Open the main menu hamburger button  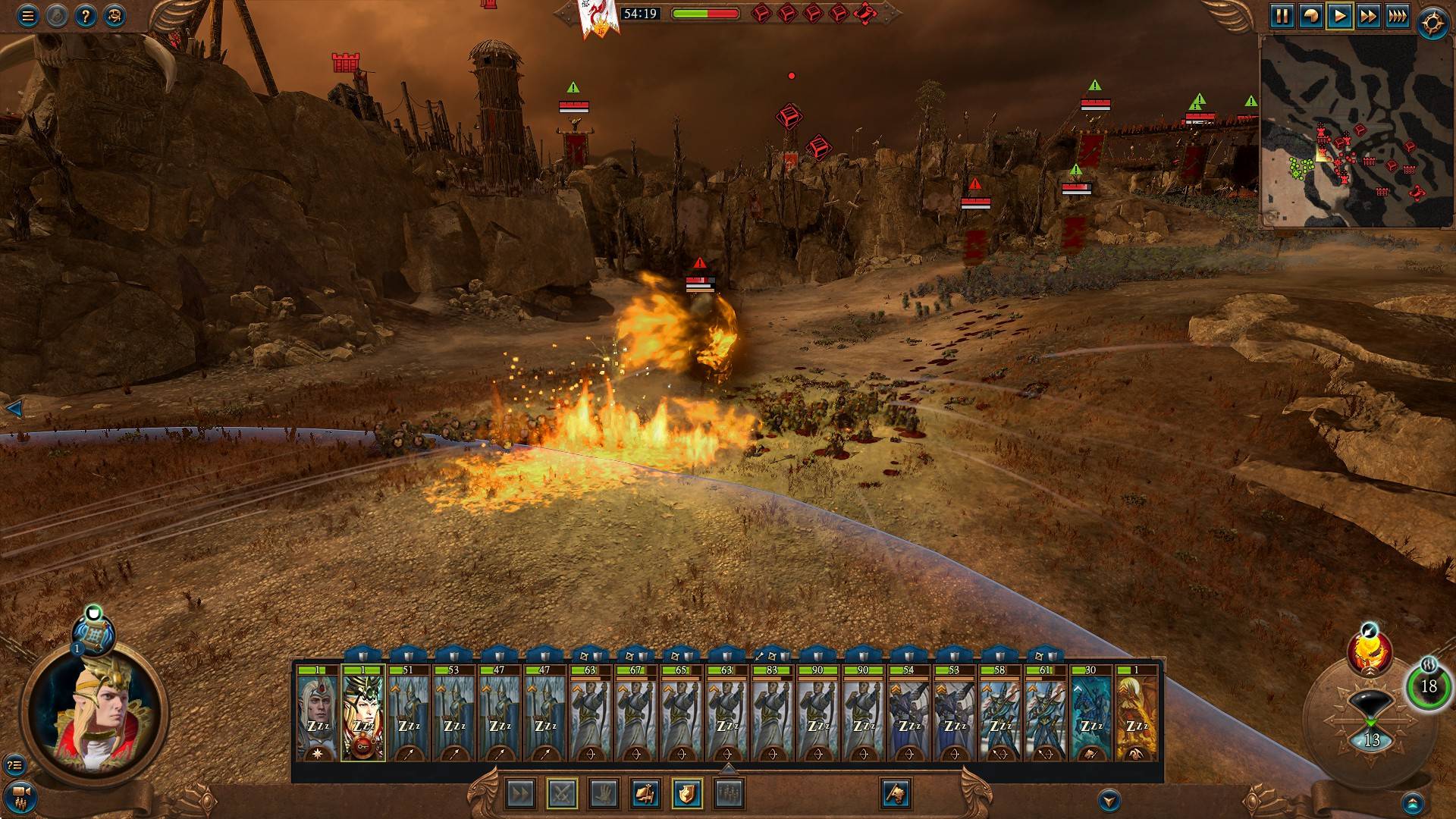tap(28, 16)
